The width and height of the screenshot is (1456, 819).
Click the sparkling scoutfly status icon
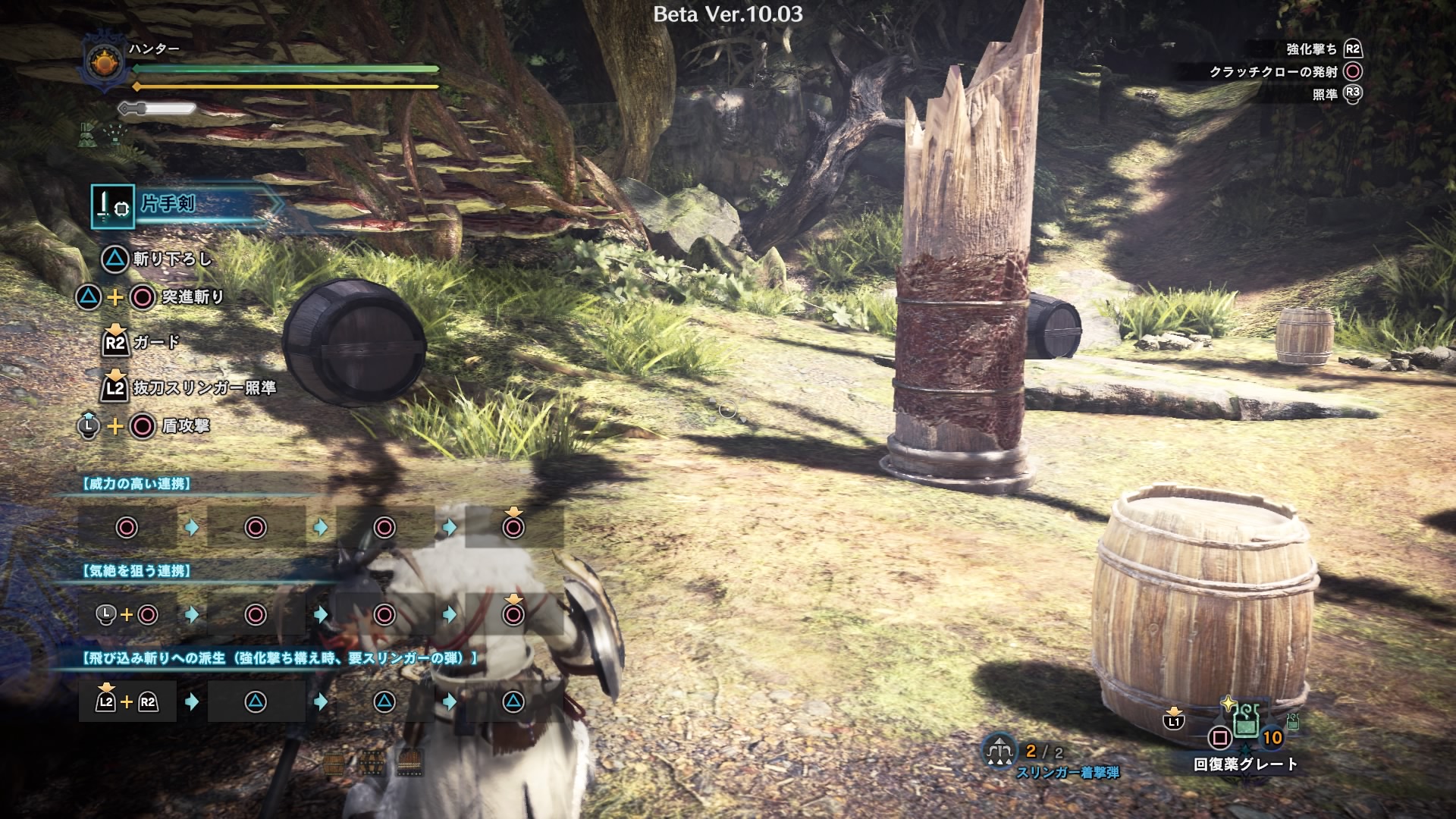click(115, 135)
